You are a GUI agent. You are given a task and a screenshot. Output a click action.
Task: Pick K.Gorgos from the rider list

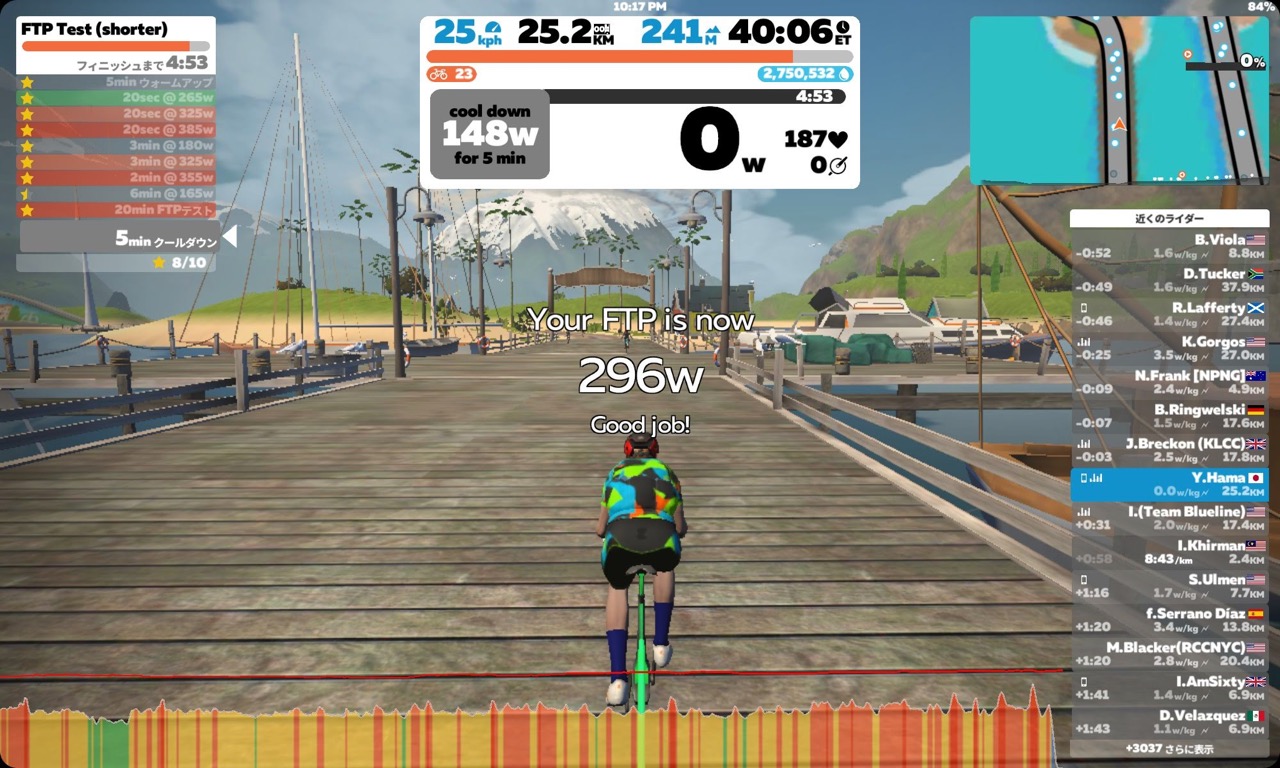1169,348
